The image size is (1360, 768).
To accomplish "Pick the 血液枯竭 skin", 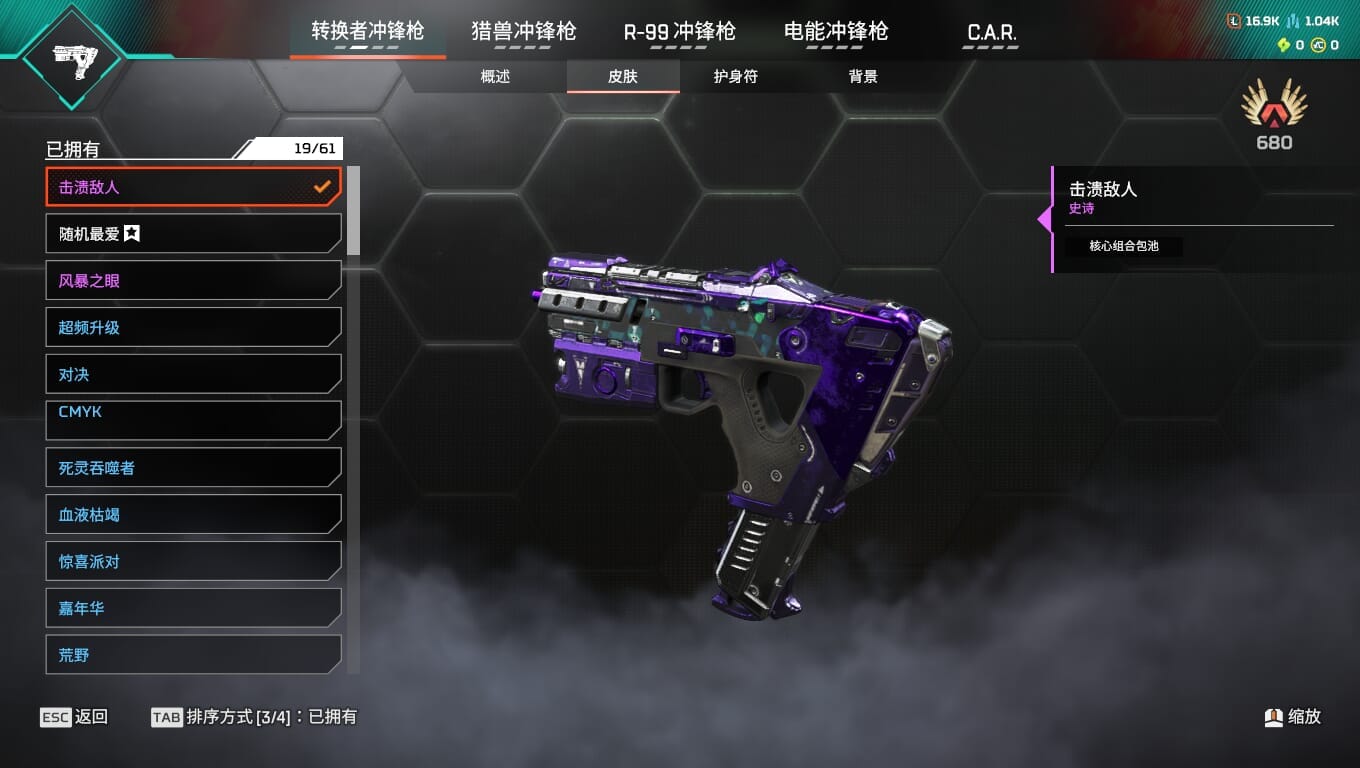I will tap(193, 515).
